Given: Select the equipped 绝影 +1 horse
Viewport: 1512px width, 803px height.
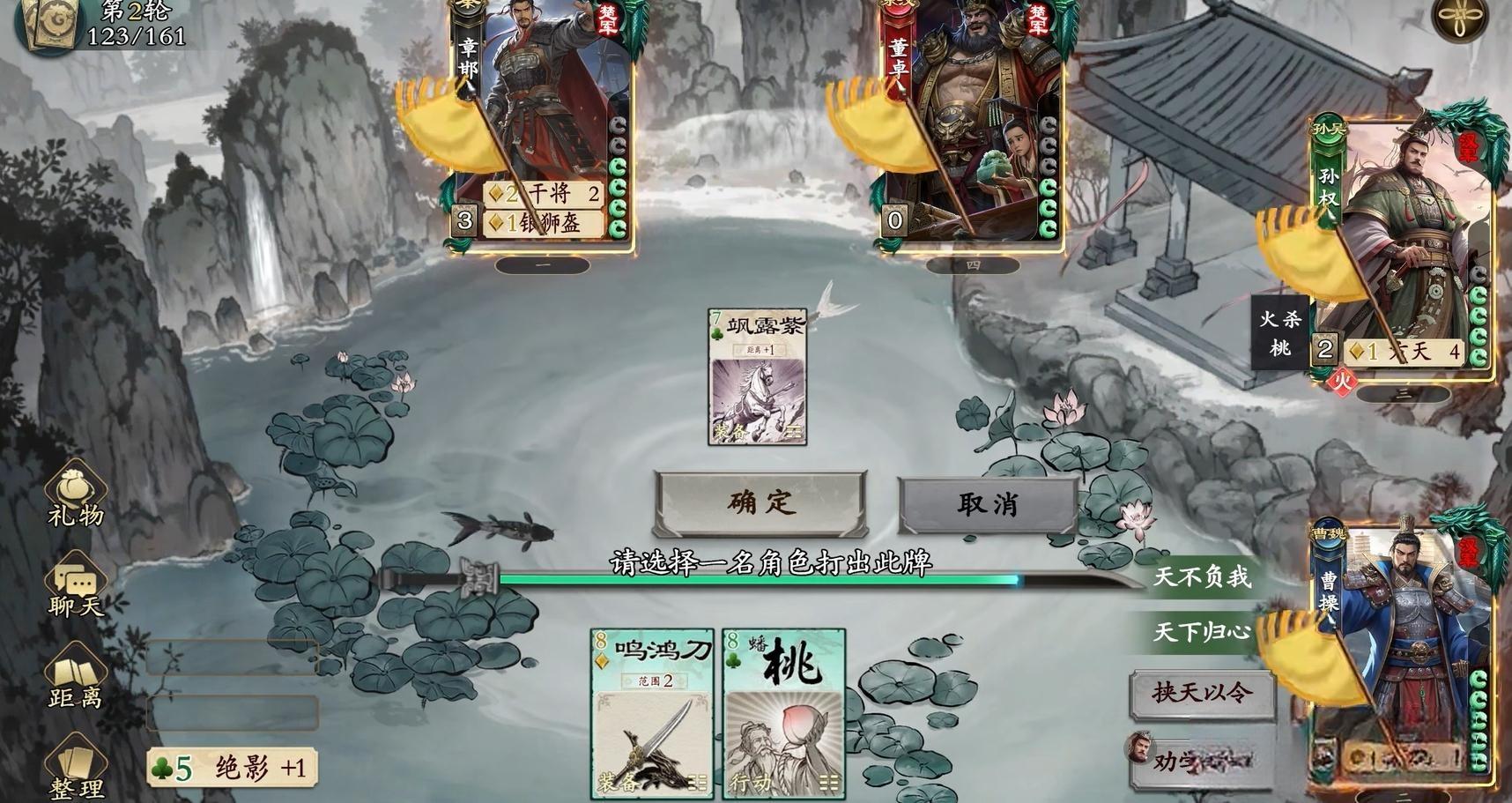Looking at the screenshot, I should point(233,769).
